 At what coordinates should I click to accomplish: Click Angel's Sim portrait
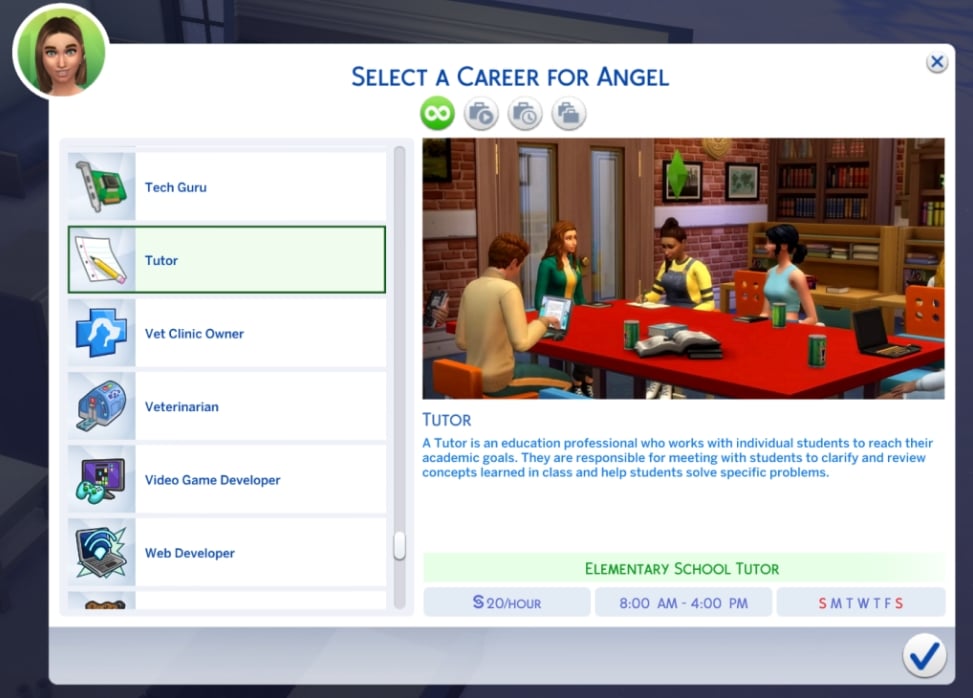pos(60,51)
